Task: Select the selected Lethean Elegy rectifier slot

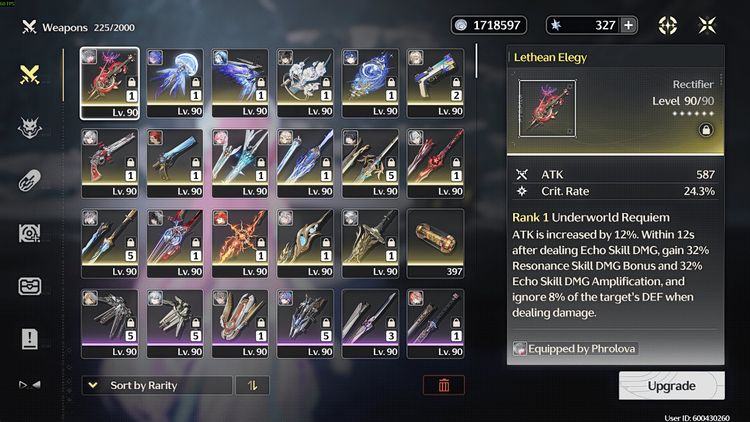Action: point(109,82)
